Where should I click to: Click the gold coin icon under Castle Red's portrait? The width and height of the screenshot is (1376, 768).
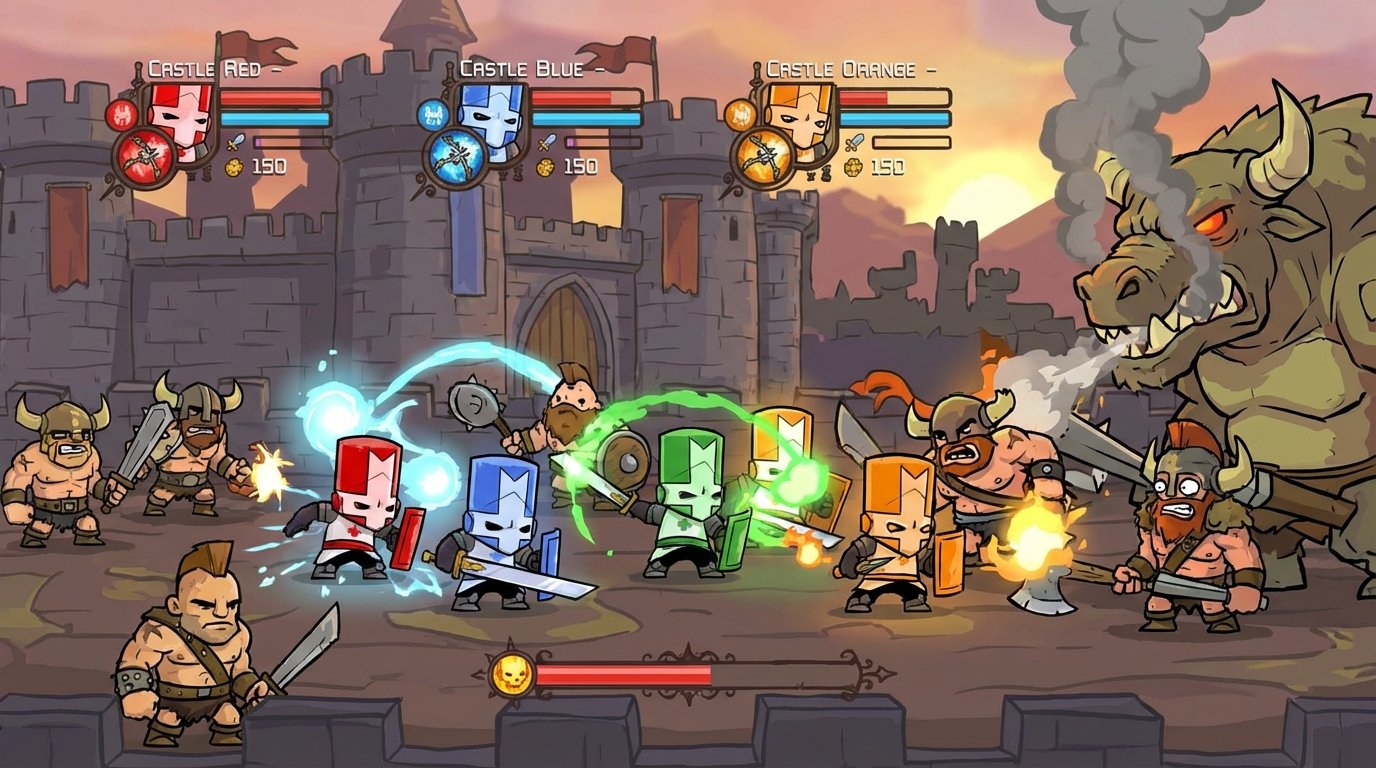click(x=234, y=167)
